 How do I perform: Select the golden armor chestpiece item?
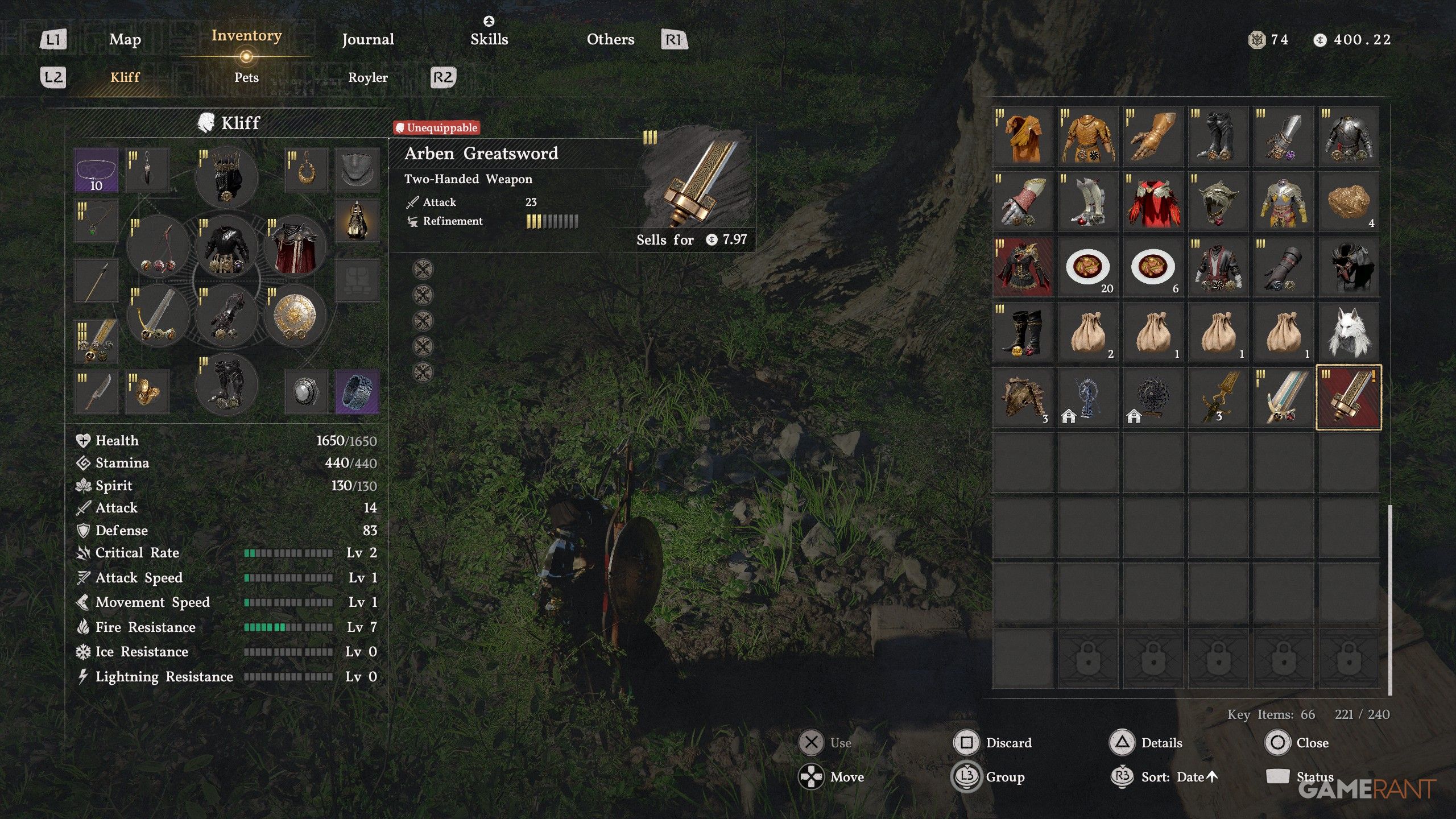point(1087,137)
